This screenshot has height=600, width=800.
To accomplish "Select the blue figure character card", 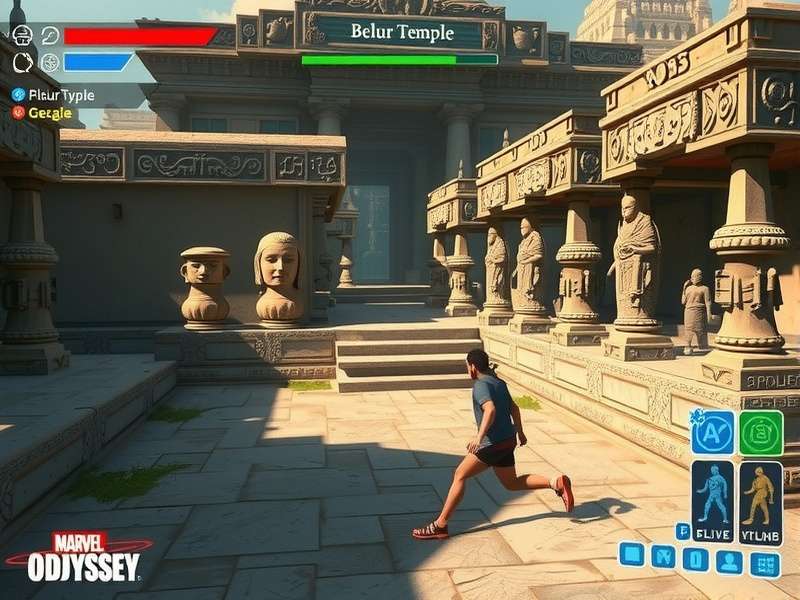I will coord(712,502).
